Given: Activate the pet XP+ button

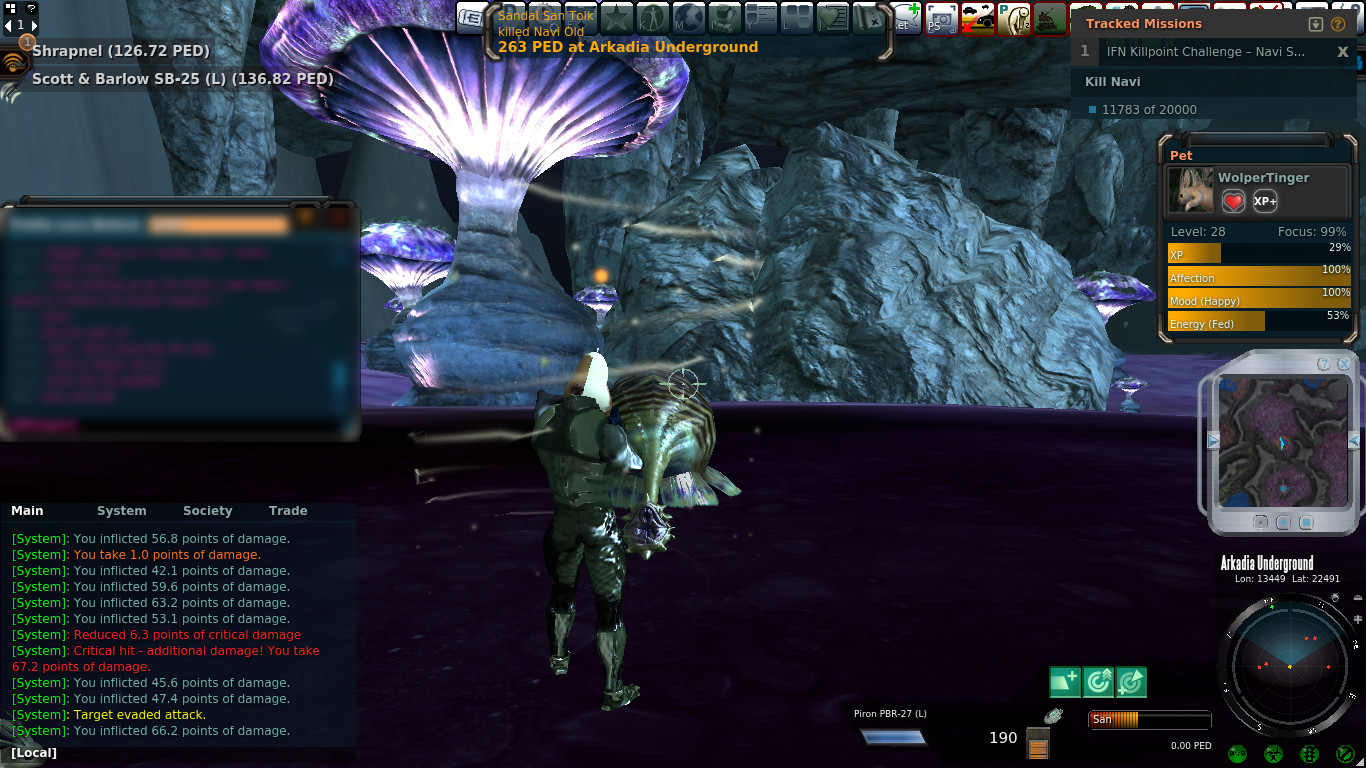Looking at the screenshot, I should pos(1265,201).
